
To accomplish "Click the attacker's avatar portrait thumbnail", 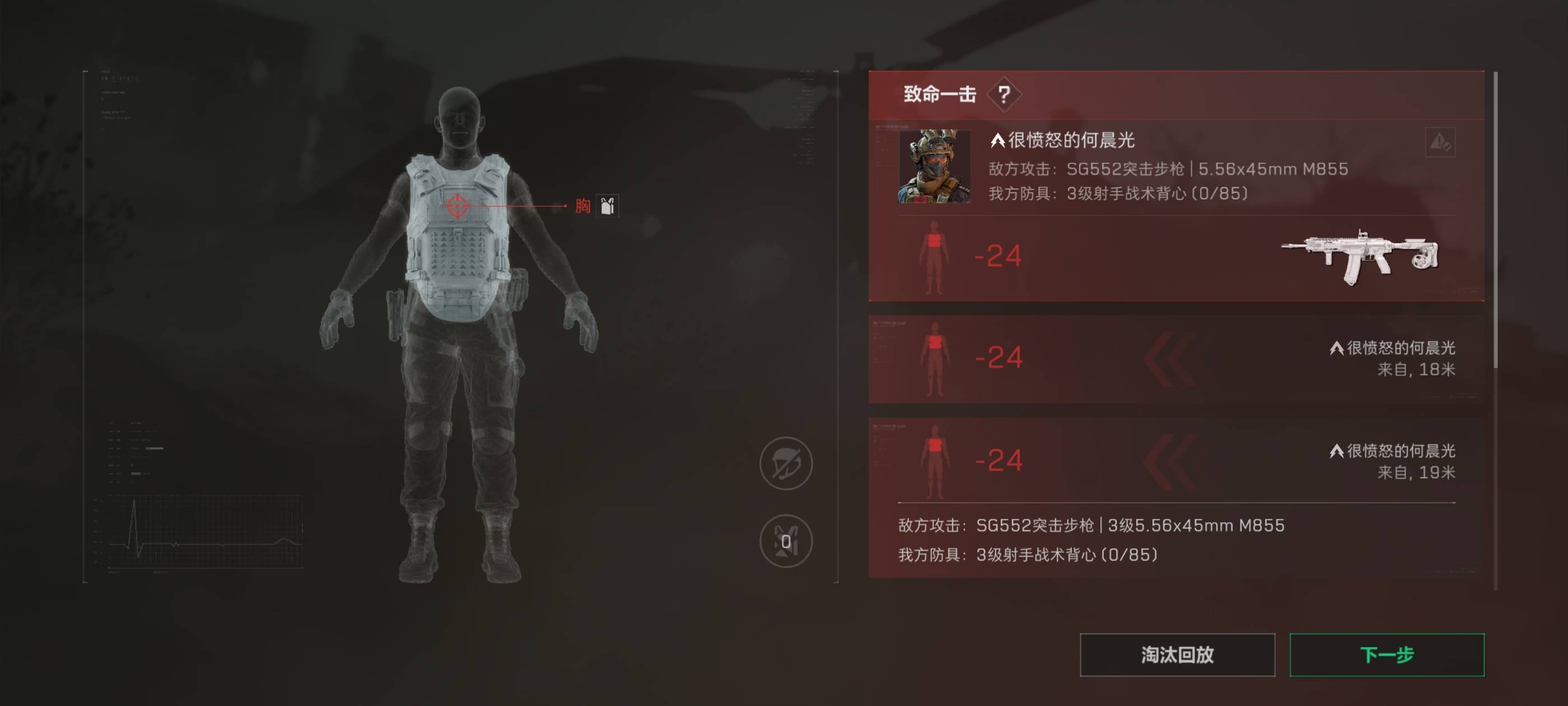I will point(936,166).
